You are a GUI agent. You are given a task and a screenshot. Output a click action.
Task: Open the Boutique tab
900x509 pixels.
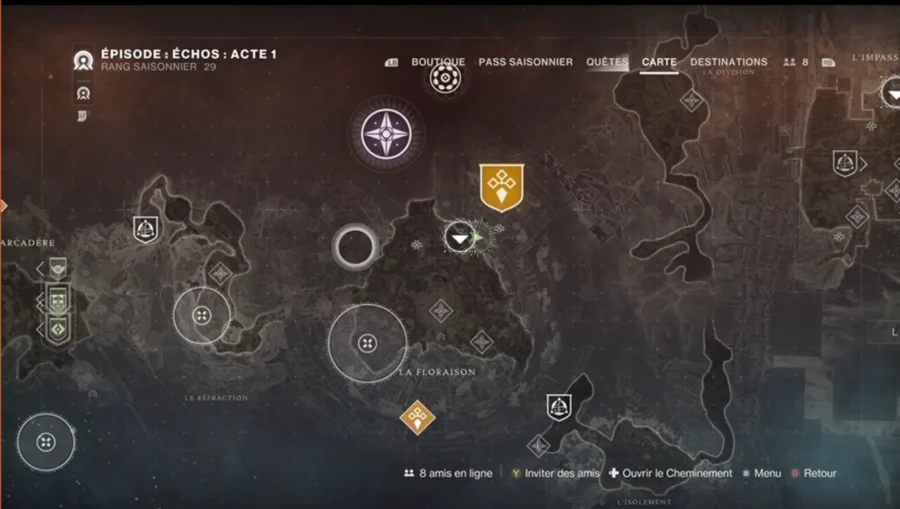click(438, 62)
